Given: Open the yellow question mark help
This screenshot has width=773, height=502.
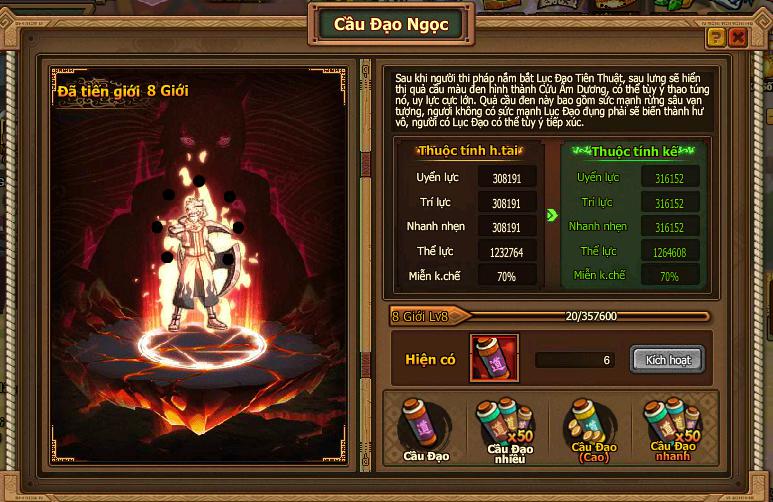Looking at the screenshot, I should point(716,38).
